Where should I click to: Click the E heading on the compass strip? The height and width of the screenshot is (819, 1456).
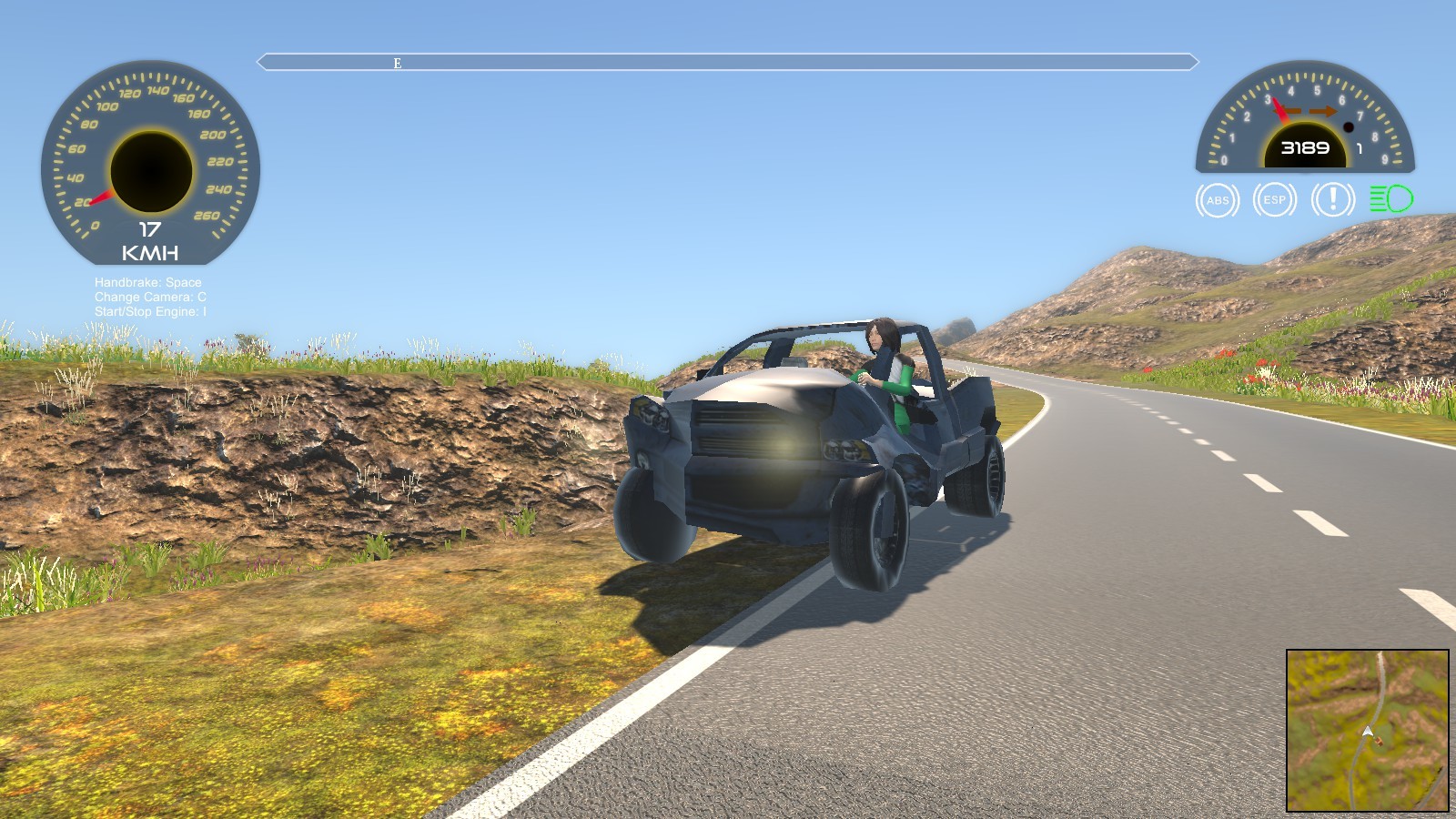(396, 64)
